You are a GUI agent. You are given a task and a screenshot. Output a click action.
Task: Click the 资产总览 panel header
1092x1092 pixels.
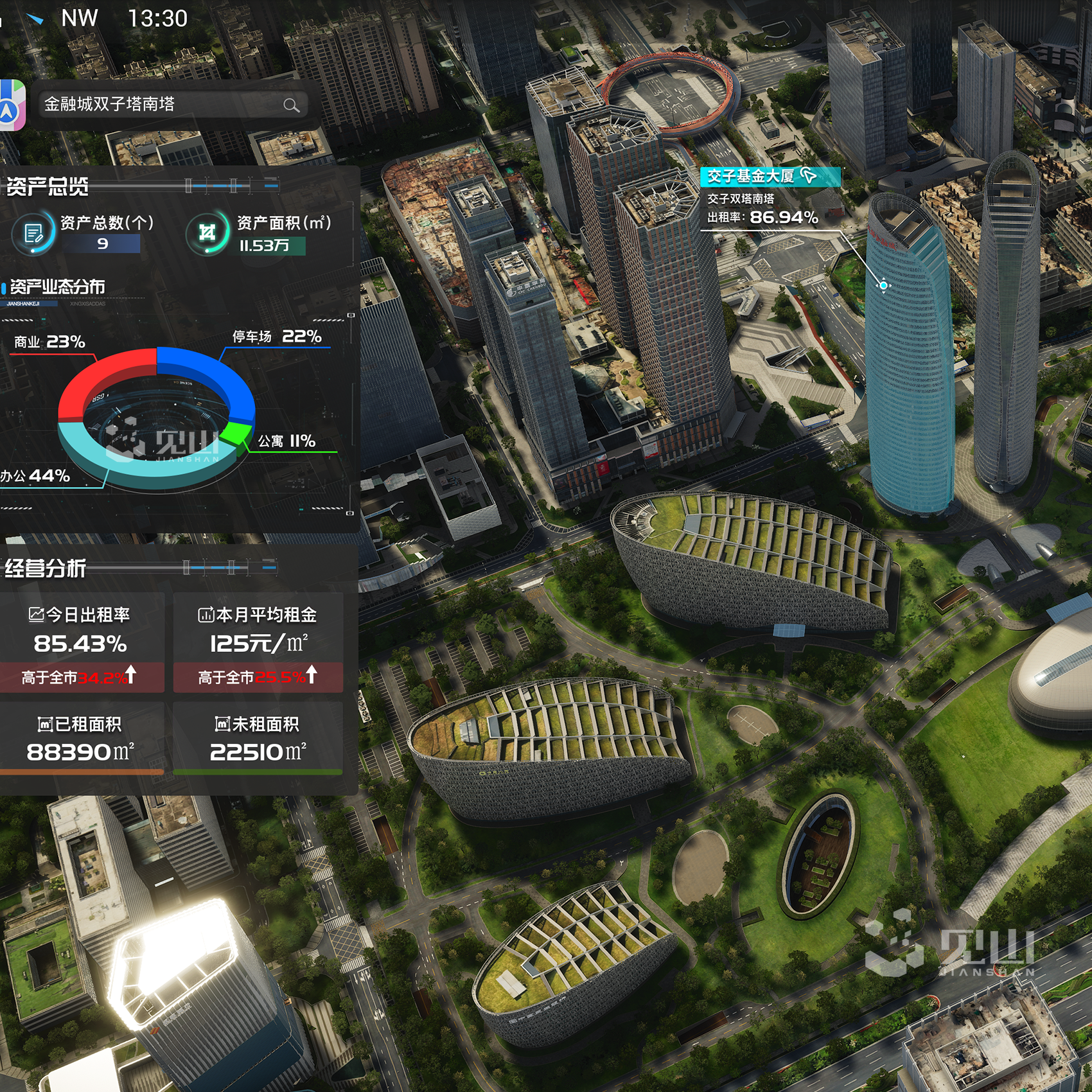[48, 187]
